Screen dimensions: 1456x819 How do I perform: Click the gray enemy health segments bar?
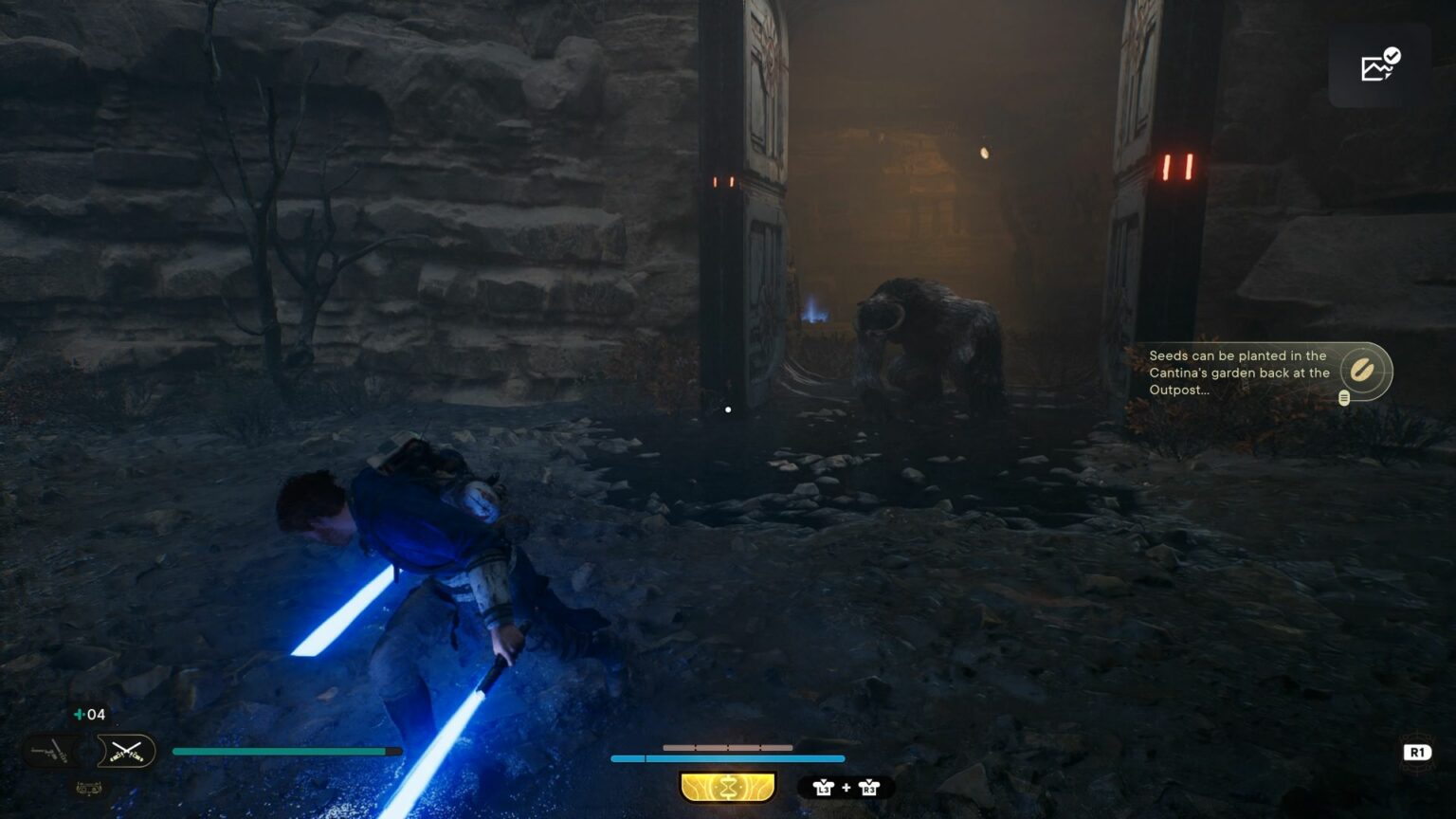point(727,748)
